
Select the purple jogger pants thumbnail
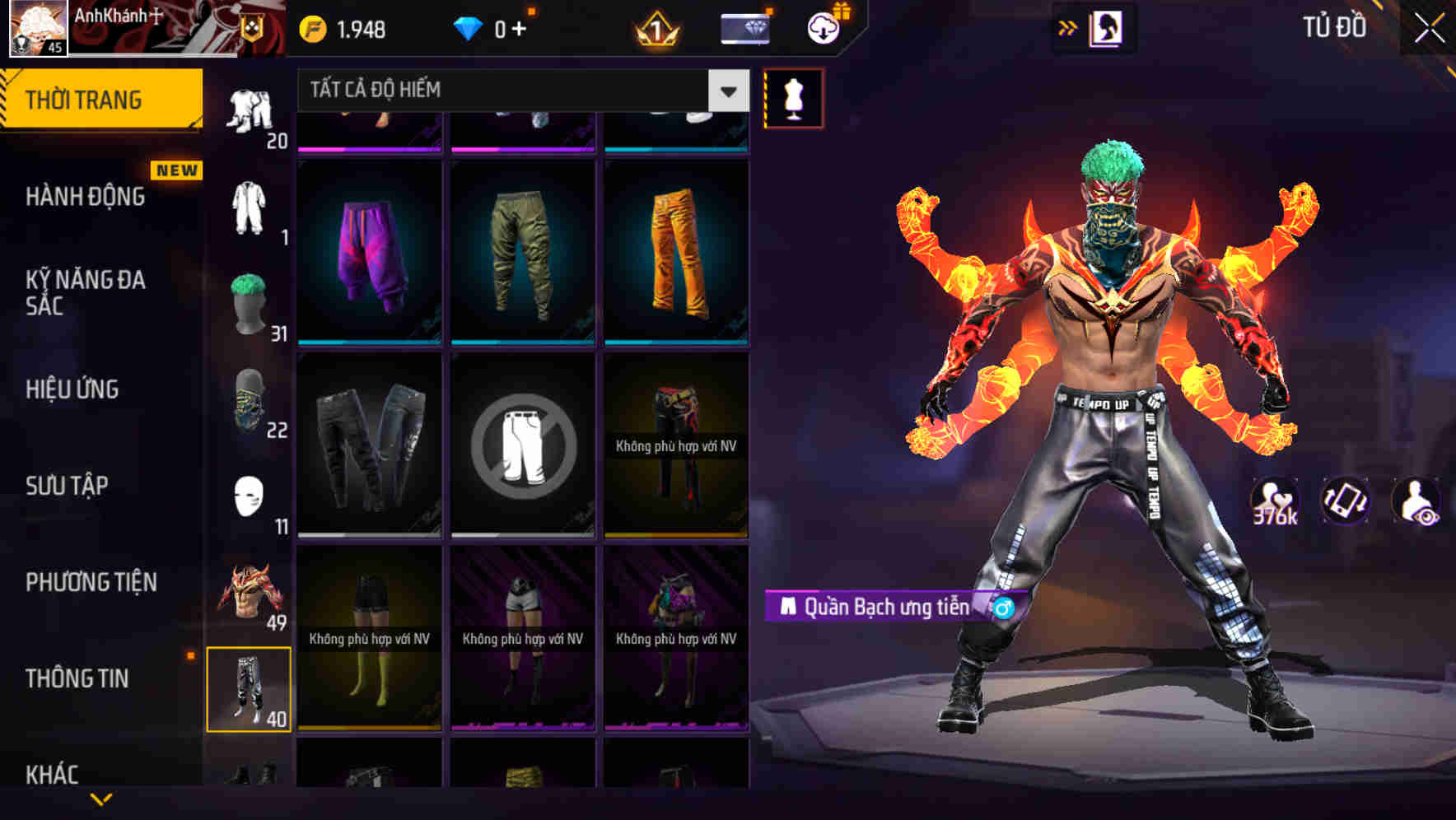(x=368, y=251)
